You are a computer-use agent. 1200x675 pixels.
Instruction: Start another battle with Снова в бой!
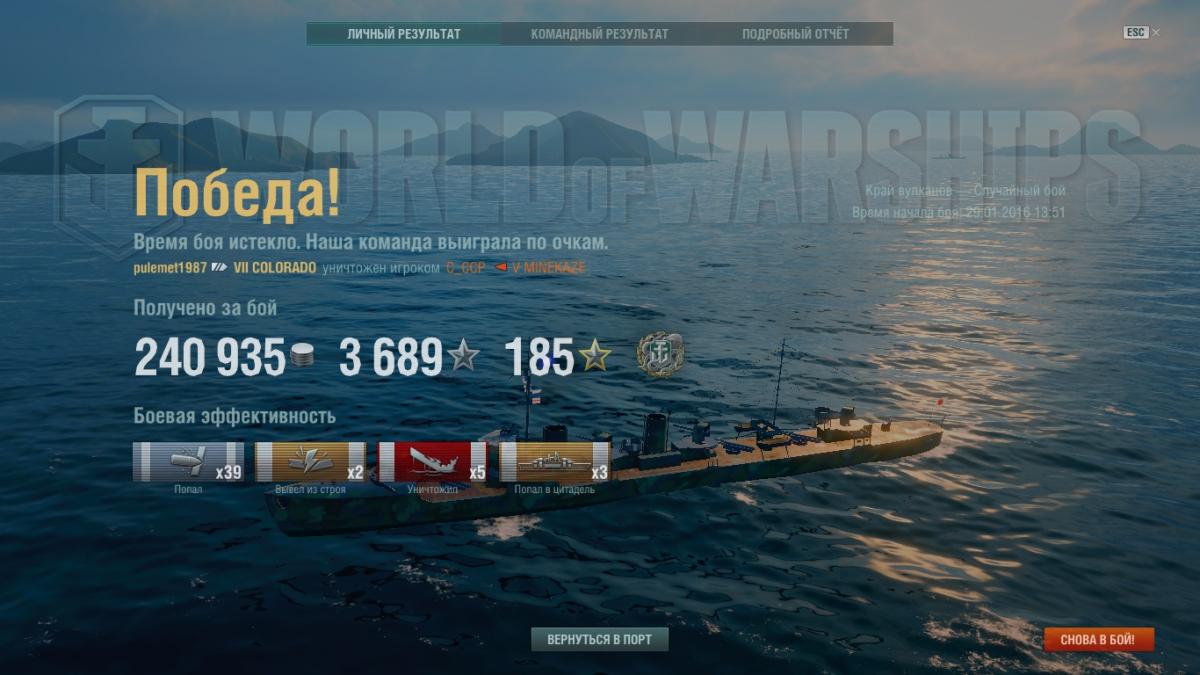click(1098, 639)
